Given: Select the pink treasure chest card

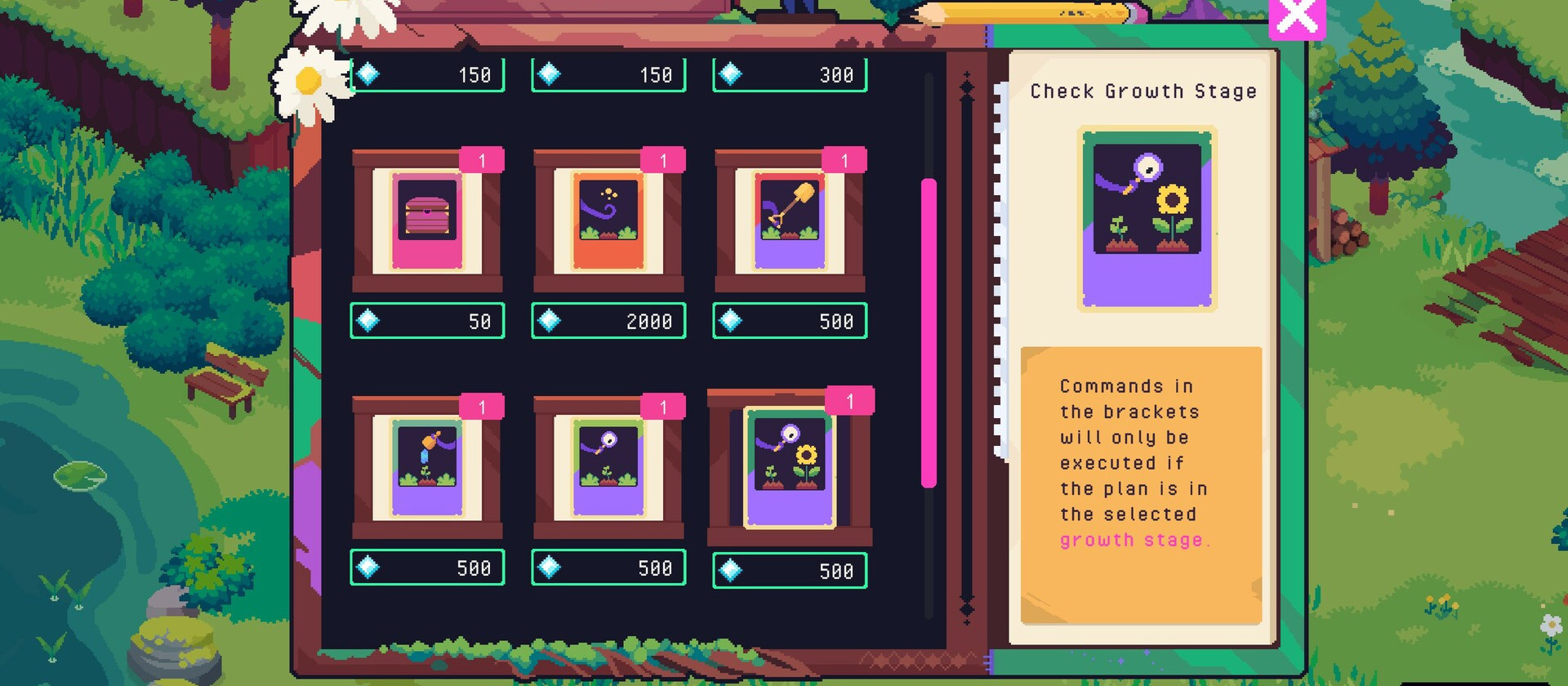Looking at the screenshot, I should (427, 220).
